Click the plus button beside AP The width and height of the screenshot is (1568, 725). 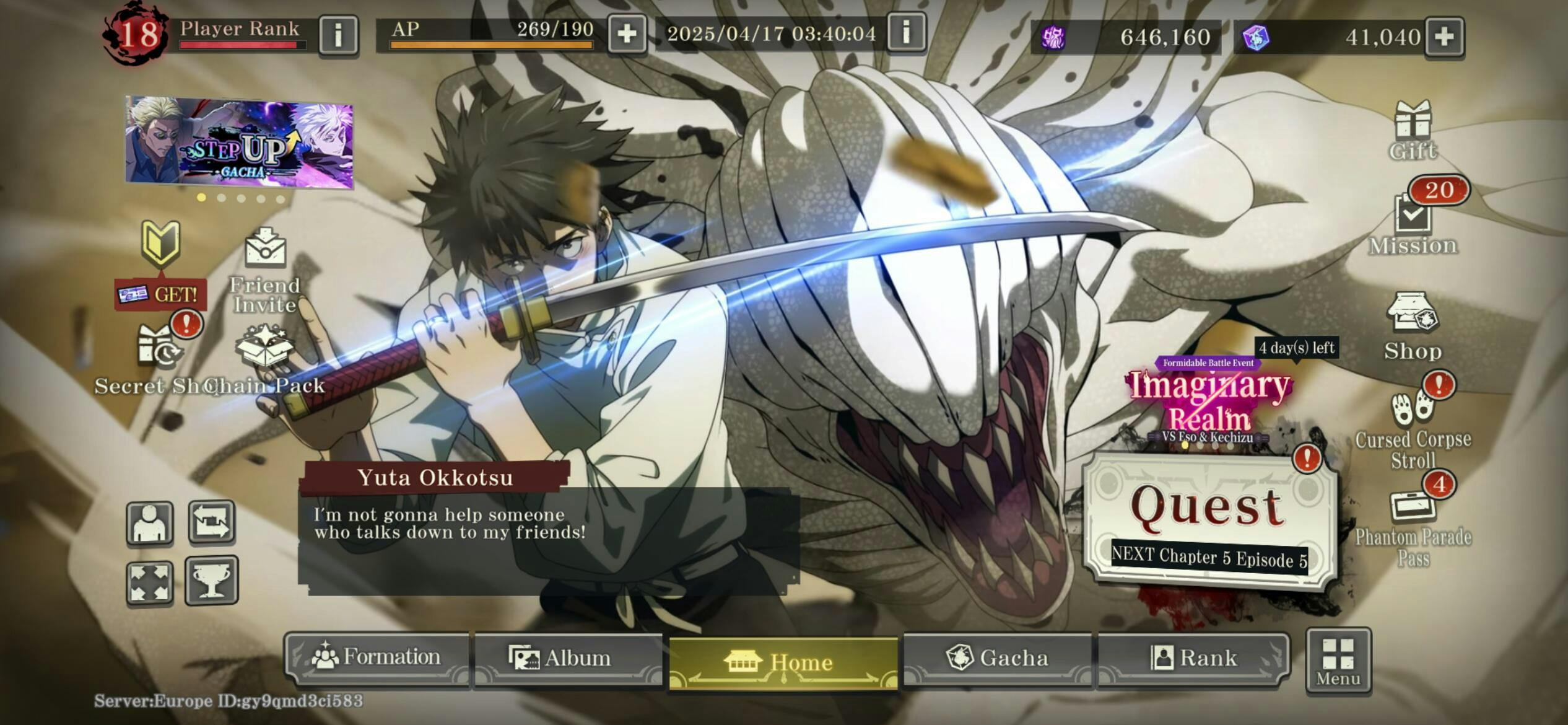[627, 35]
